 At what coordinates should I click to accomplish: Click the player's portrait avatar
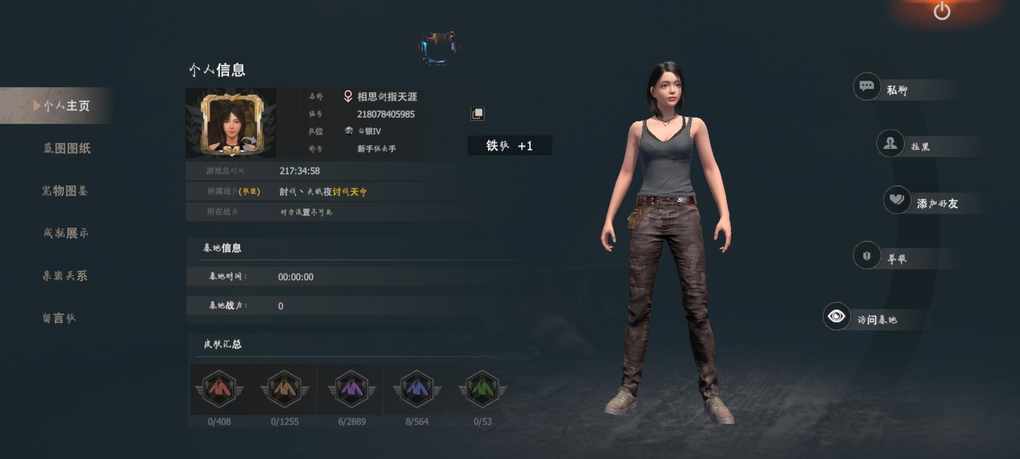230,123
